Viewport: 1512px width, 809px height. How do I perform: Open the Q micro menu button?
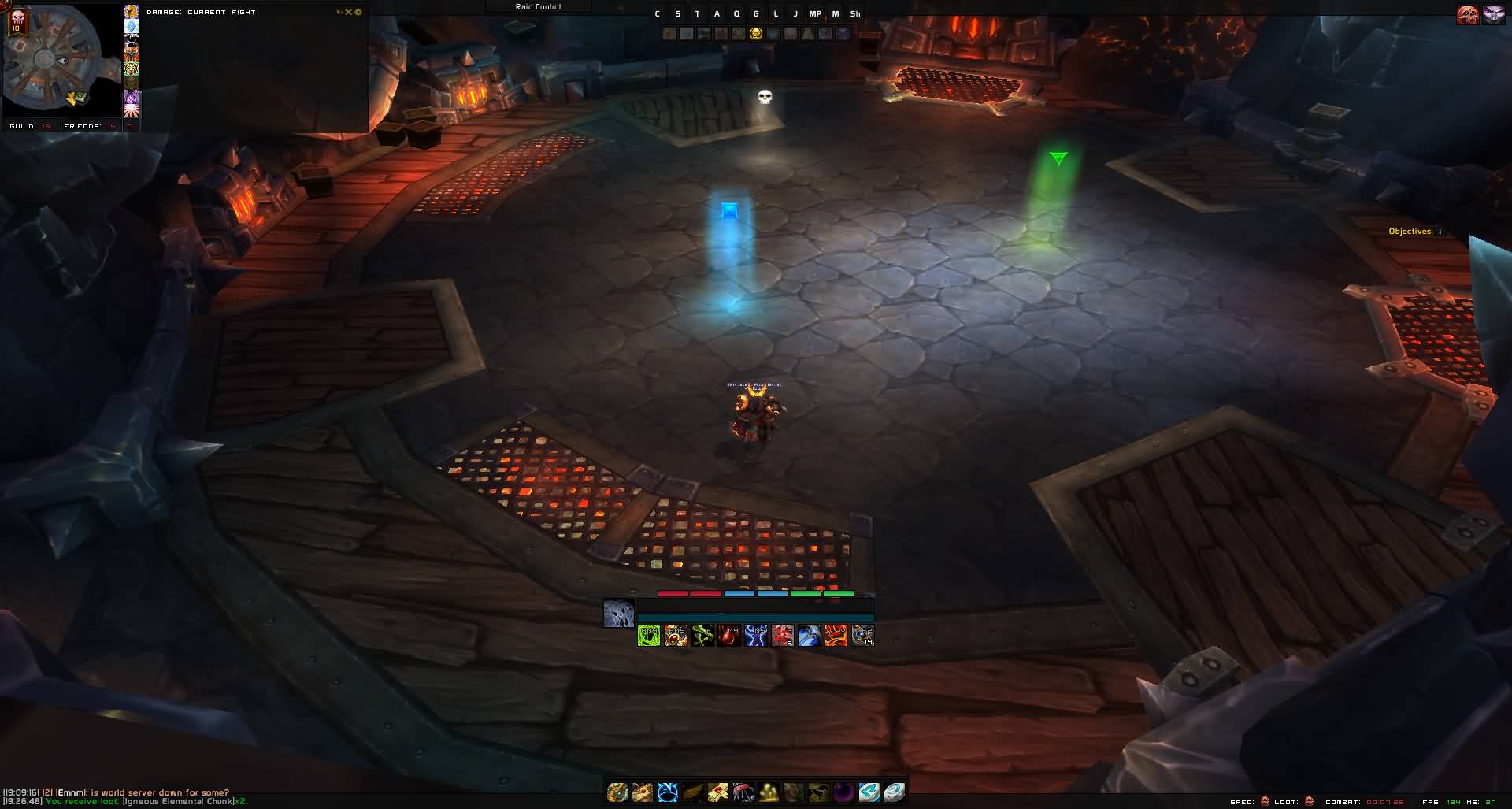(736, 13)
